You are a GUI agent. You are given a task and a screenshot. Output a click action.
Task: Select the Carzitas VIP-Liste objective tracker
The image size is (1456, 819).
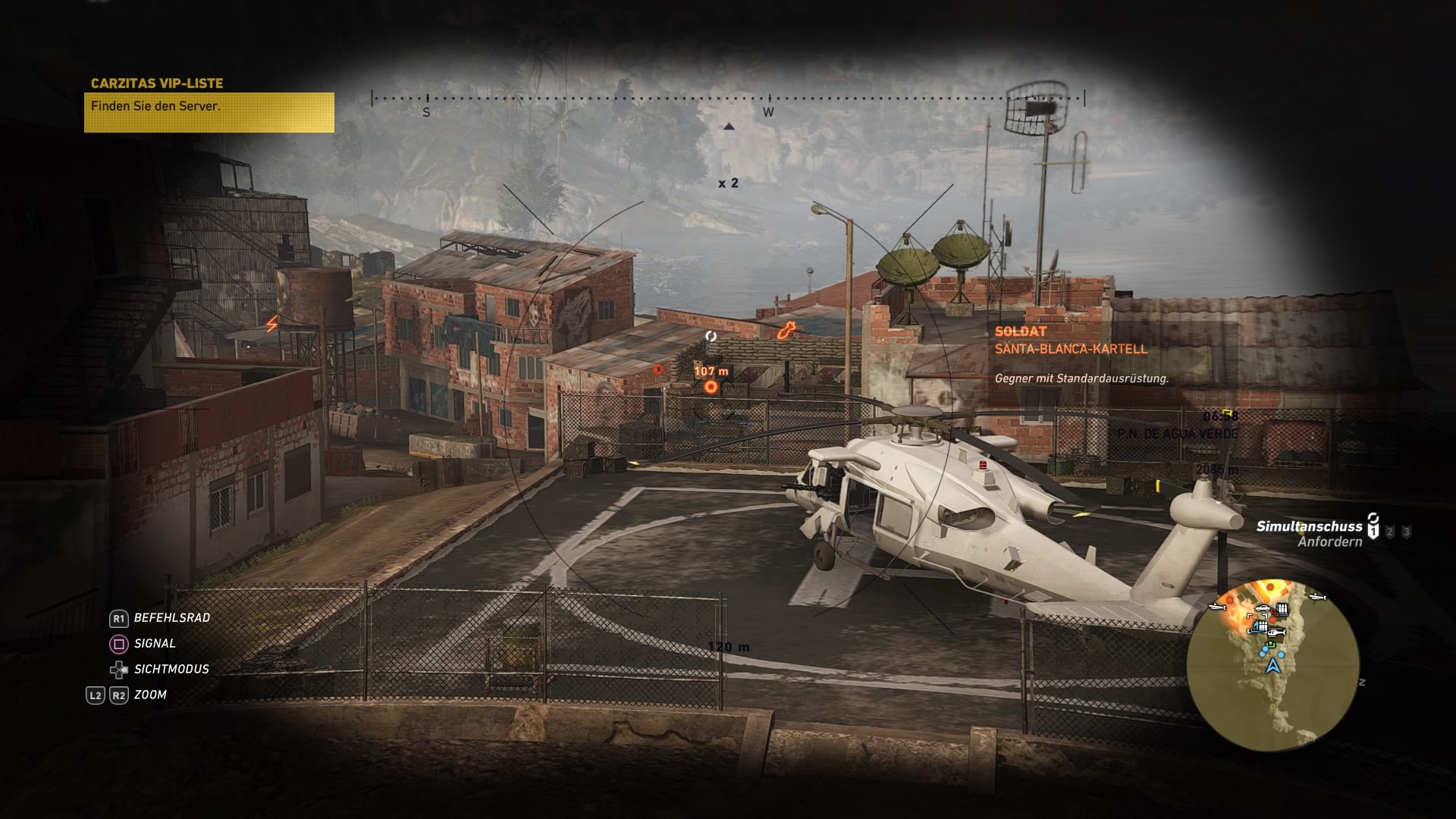click(x=209, y=105)
